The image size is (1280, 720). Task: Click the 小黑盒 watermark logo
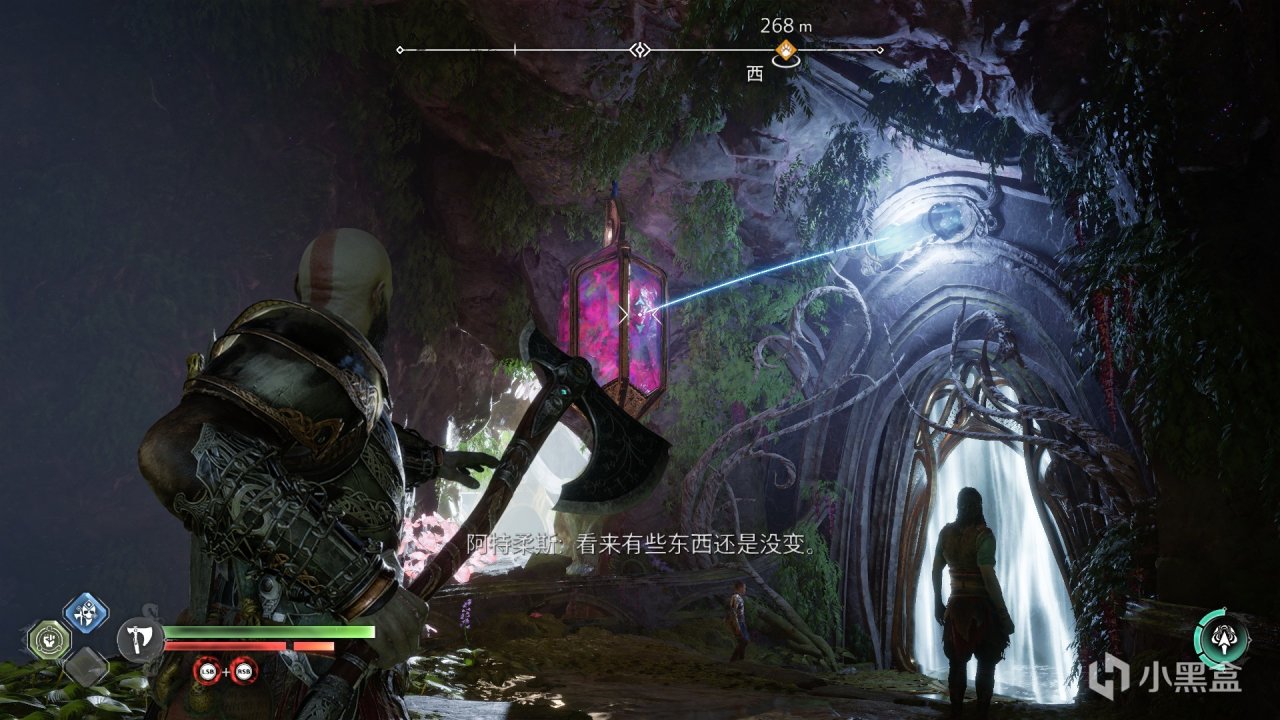(x=1165, y=679)
